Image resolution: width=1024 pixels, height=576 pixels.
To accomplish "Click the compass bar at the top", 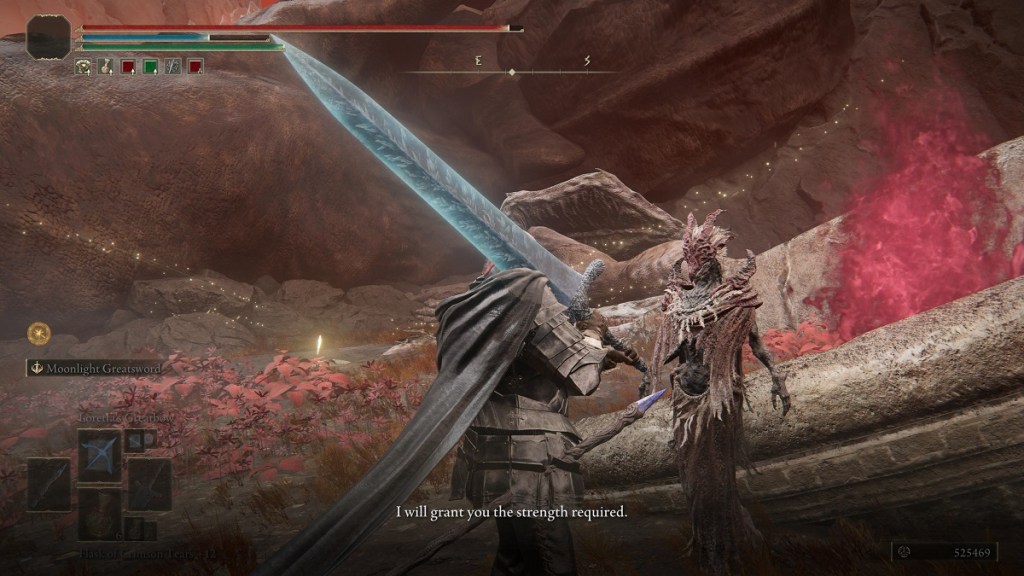I will pyautogui.click(x=511, y=72).
